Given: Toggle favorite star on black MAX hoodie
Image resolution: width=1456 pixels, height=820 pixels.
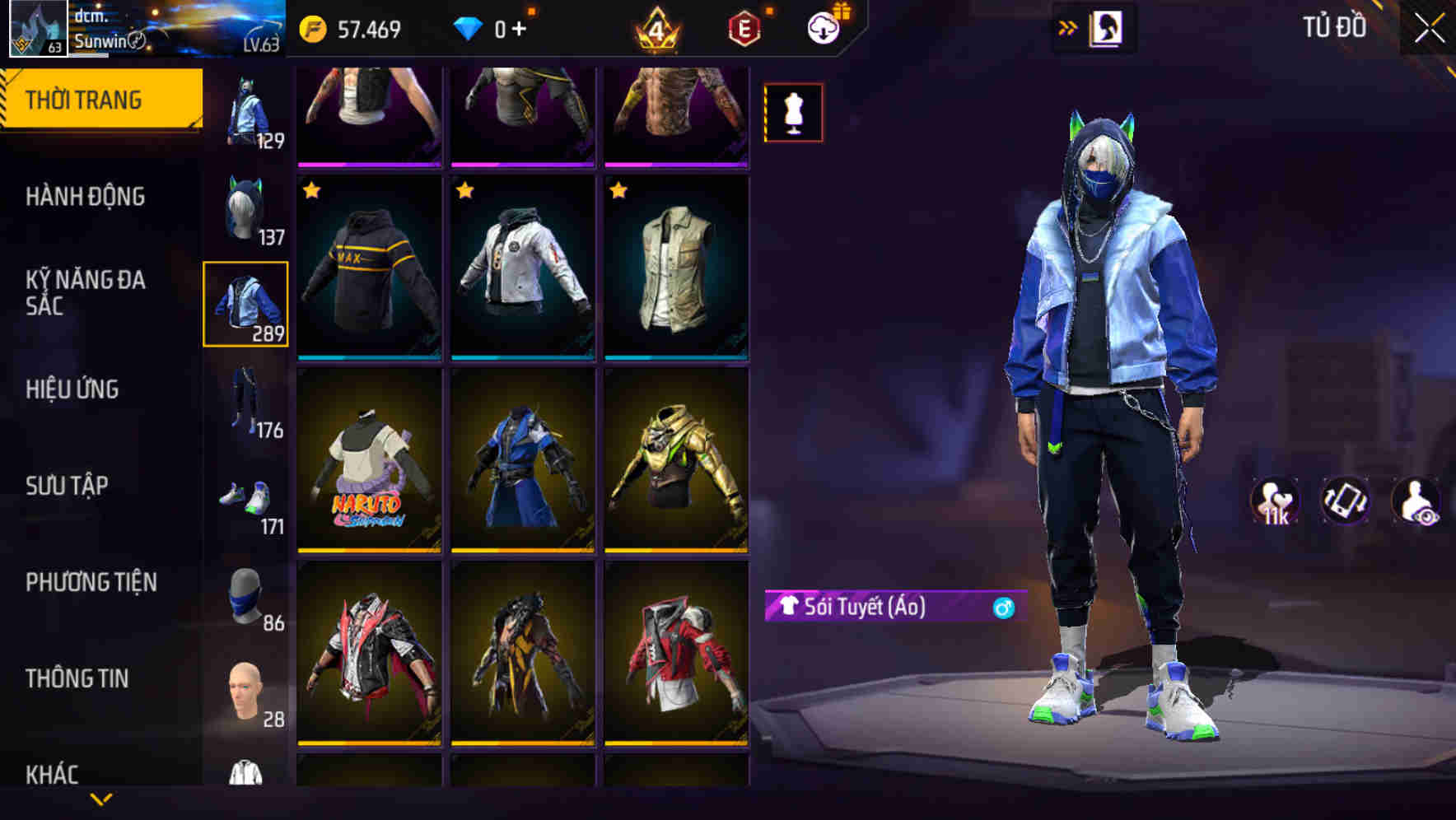Looking at the screenshot, I should (313, 191).
